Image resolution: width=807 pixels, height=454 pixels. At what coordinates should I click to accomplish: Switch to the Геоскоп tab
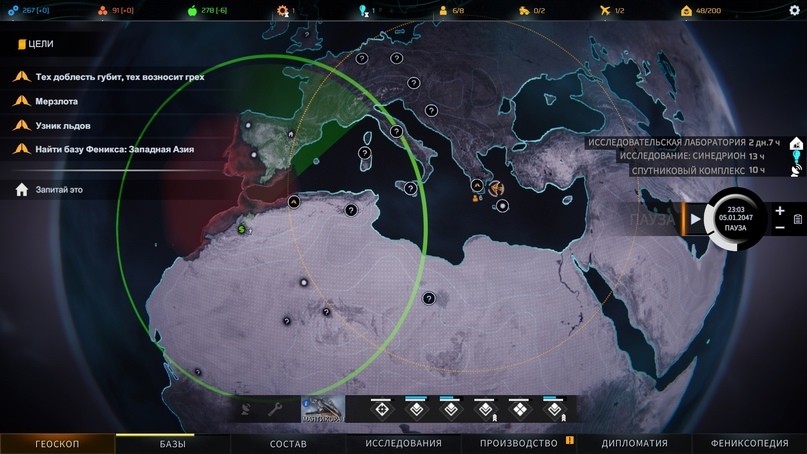coord(57,443)
